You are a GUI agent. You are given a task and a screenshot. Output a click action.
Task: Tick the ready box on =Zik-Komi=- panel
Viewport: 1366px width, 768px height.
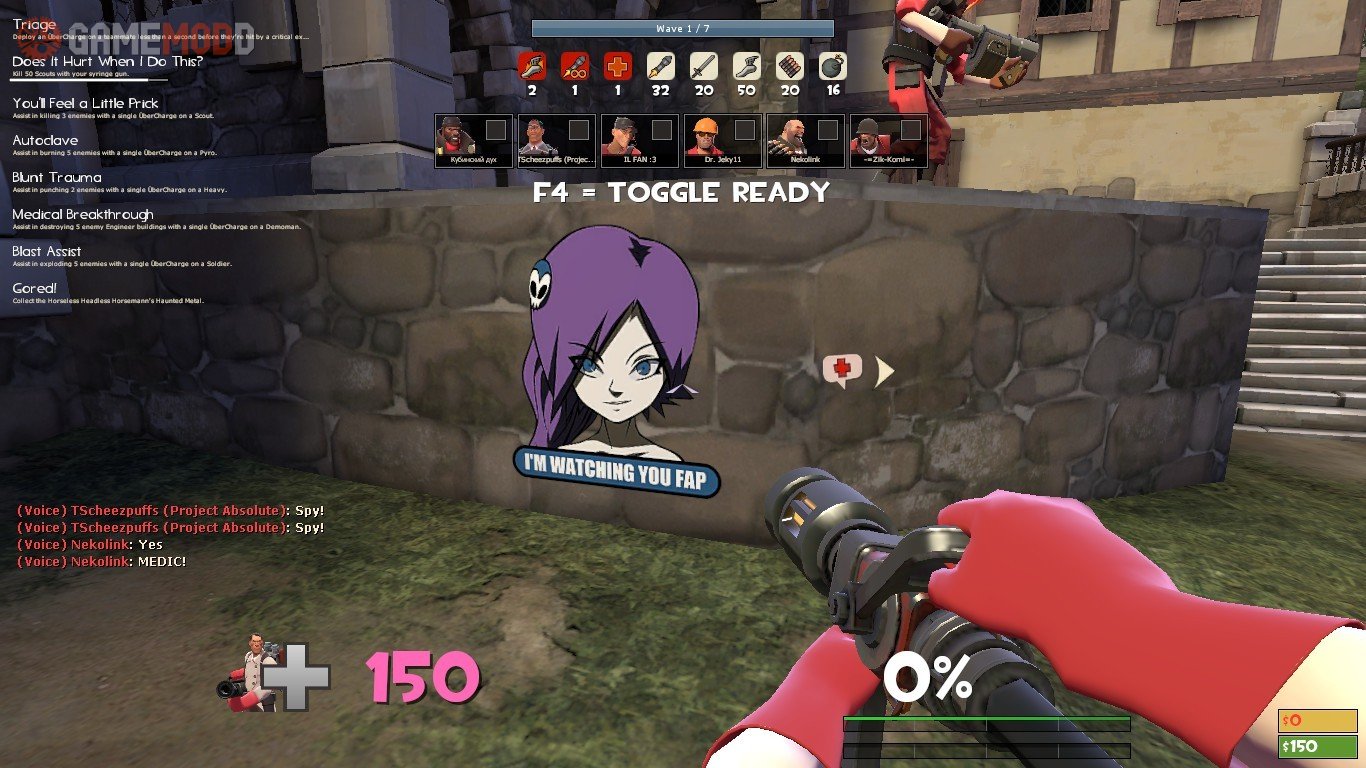911,130
